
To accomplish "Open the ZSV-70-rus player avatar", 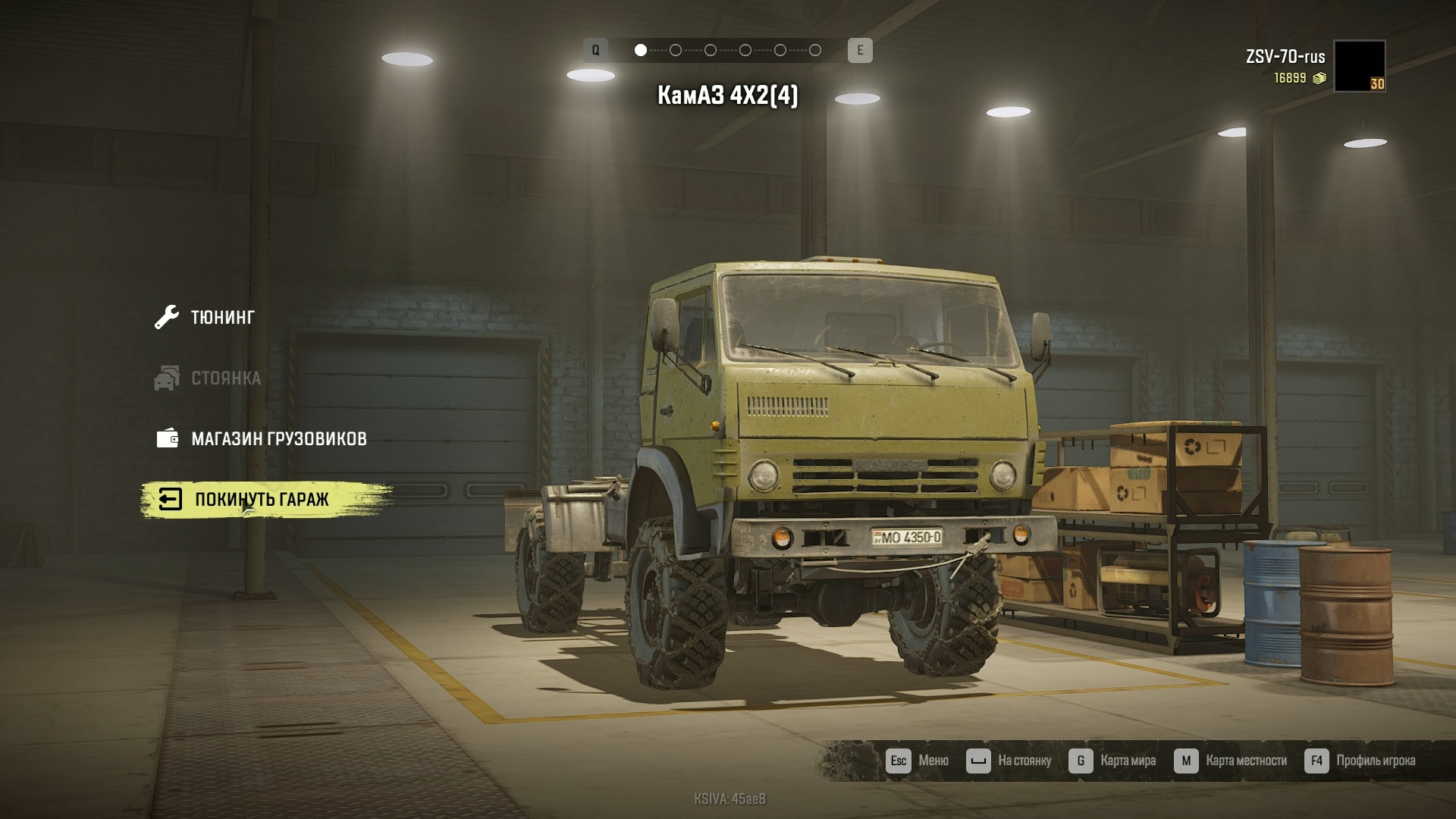I will click(x=1359, y=66).
